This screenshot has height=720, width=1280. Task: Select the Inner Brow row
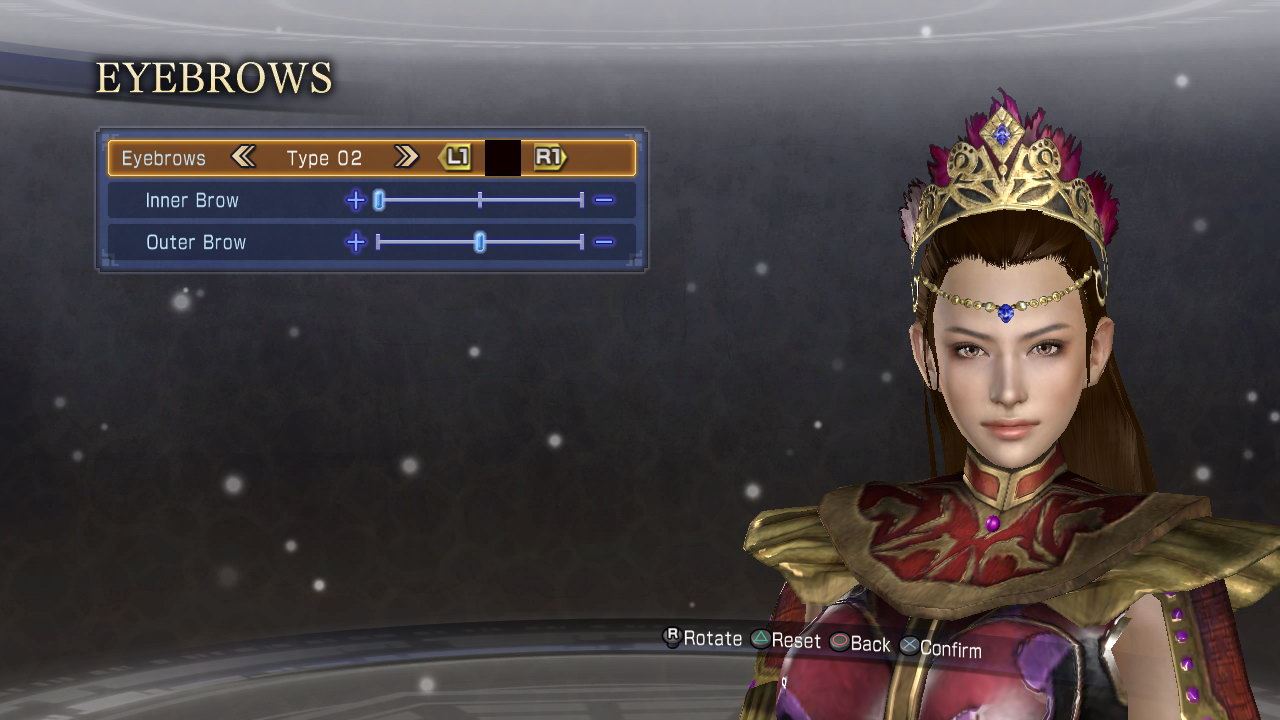coord(192,200)
